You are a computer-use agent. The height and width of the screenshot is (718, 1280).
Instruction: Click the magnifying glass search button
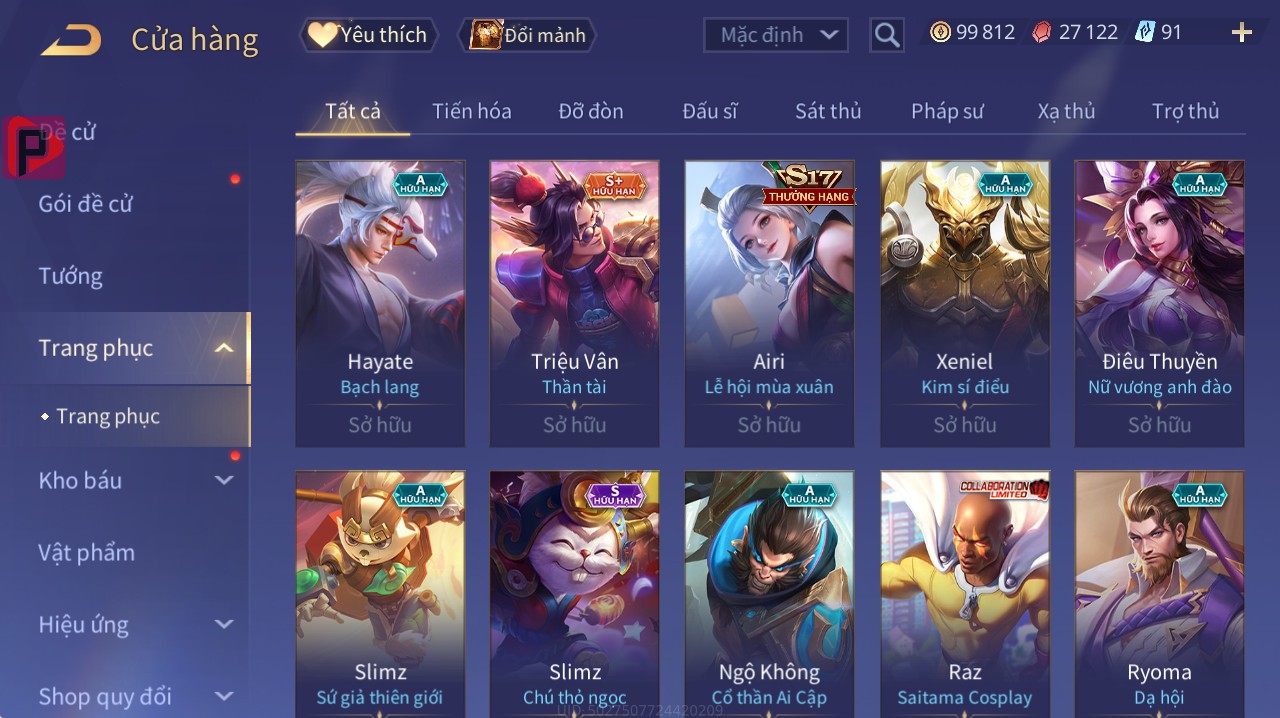[887, 36]
